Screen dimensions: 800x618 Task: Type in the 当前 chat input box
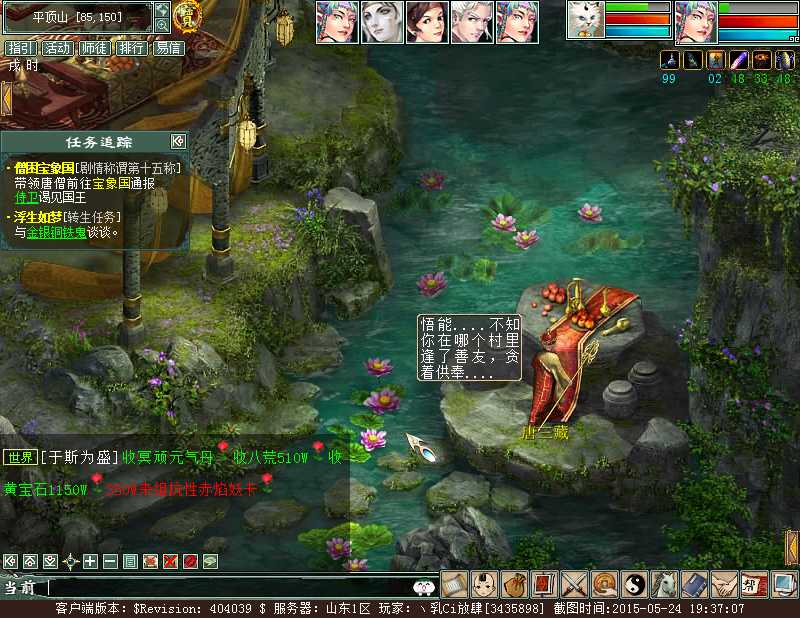point(230,588)
